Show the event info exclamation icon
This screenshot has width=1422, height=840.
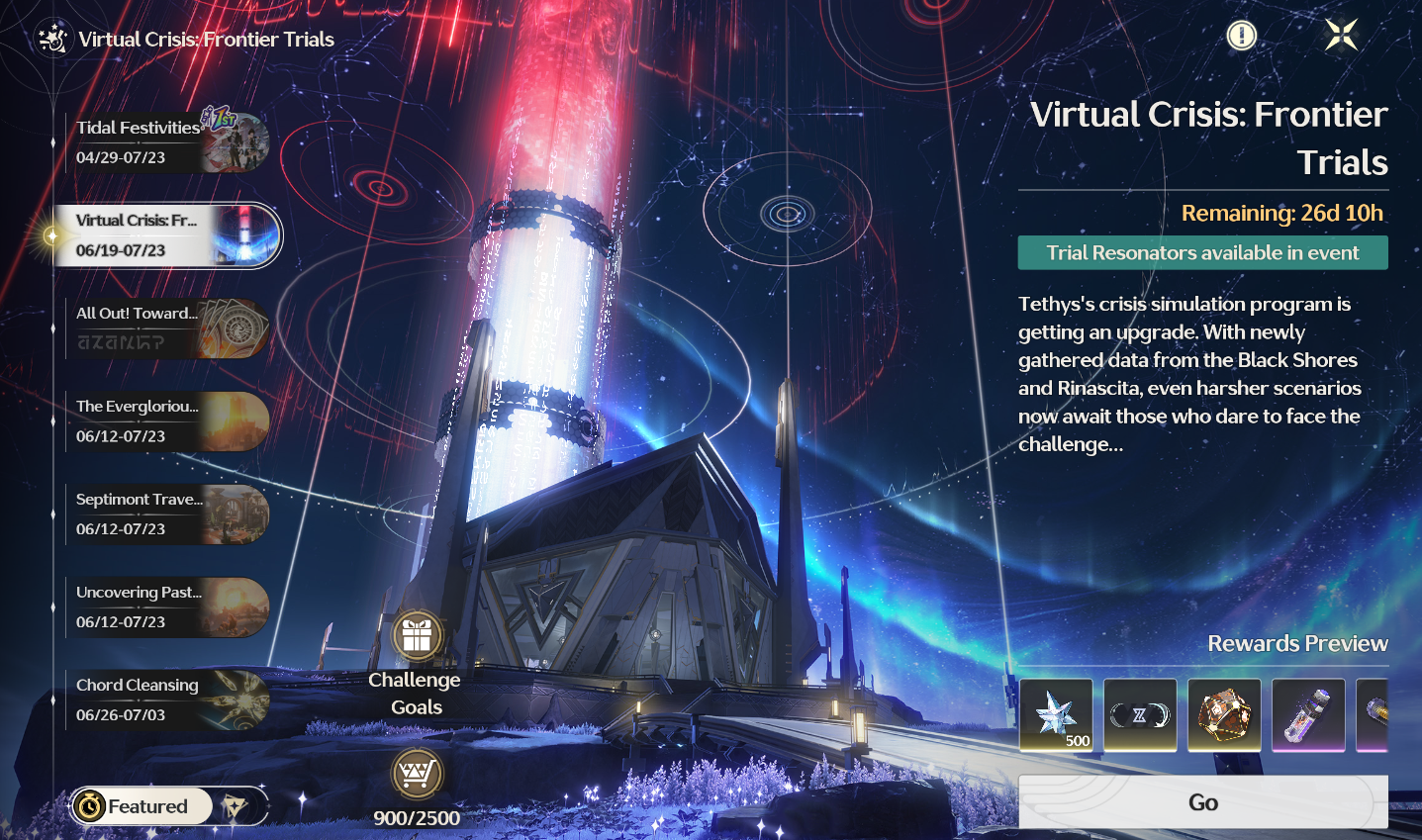coord(1241,37)
